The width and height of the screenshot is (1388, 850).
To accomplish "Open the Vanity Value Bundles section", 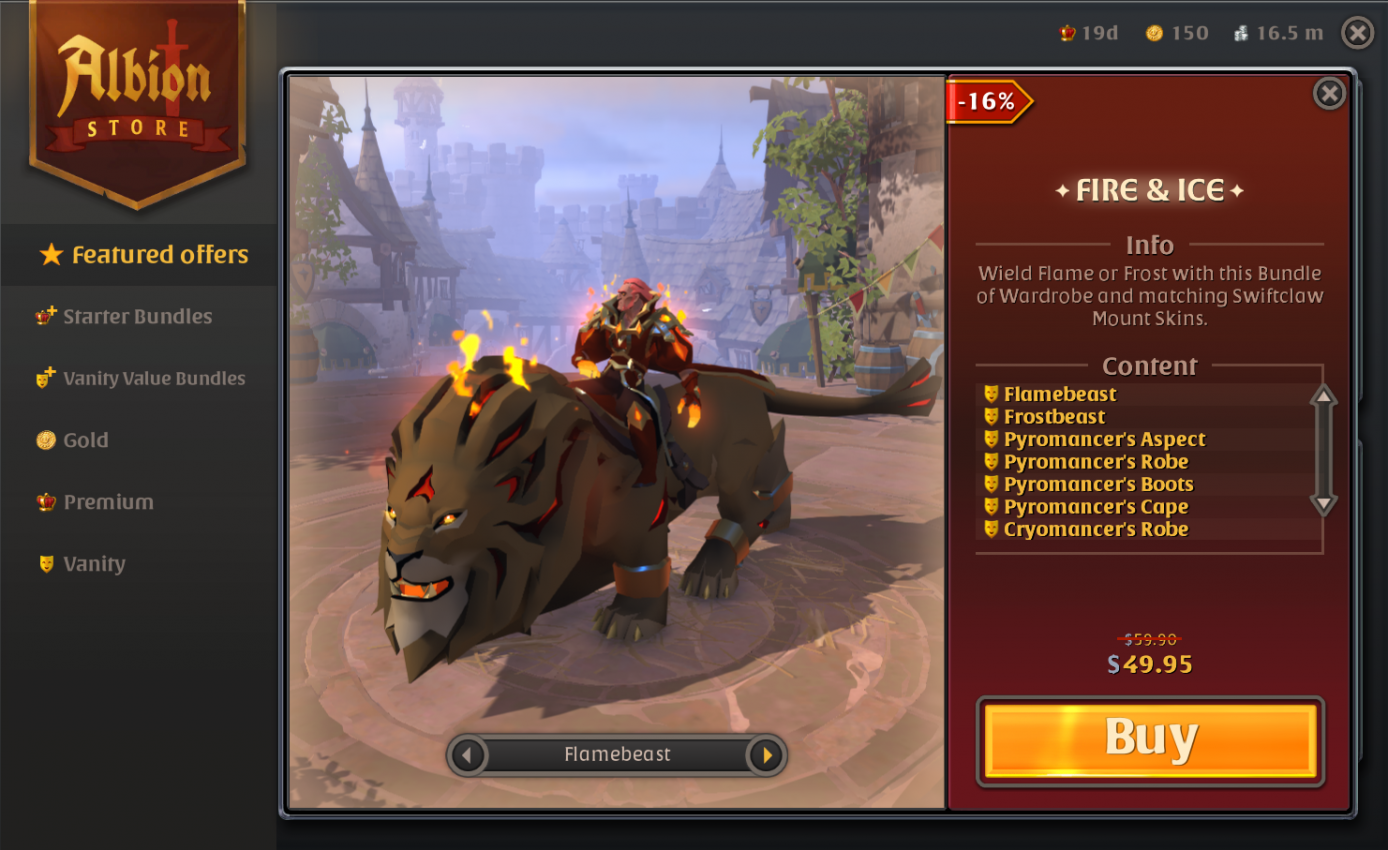I will [153, 378].
